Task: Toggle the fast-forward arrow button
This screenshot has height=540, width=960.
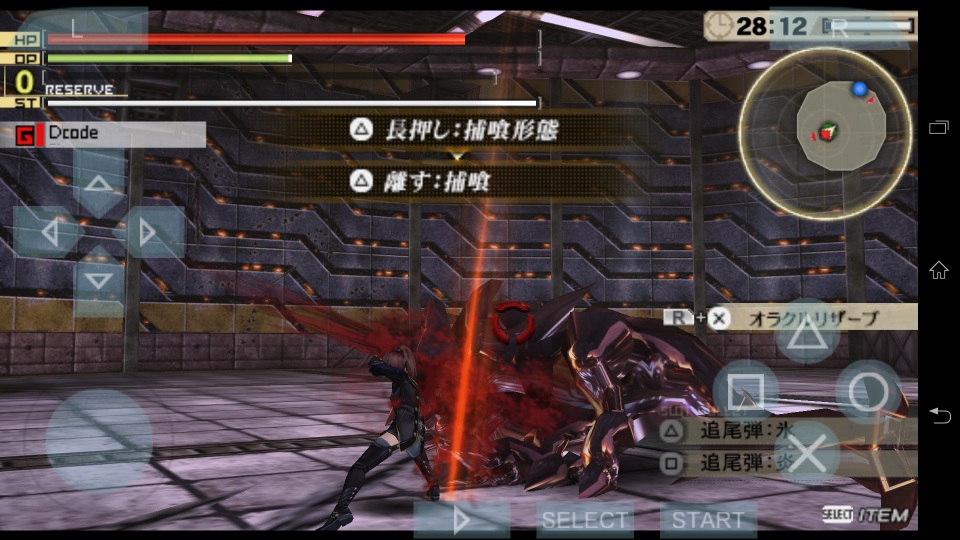Action: (x=462, y=520)
